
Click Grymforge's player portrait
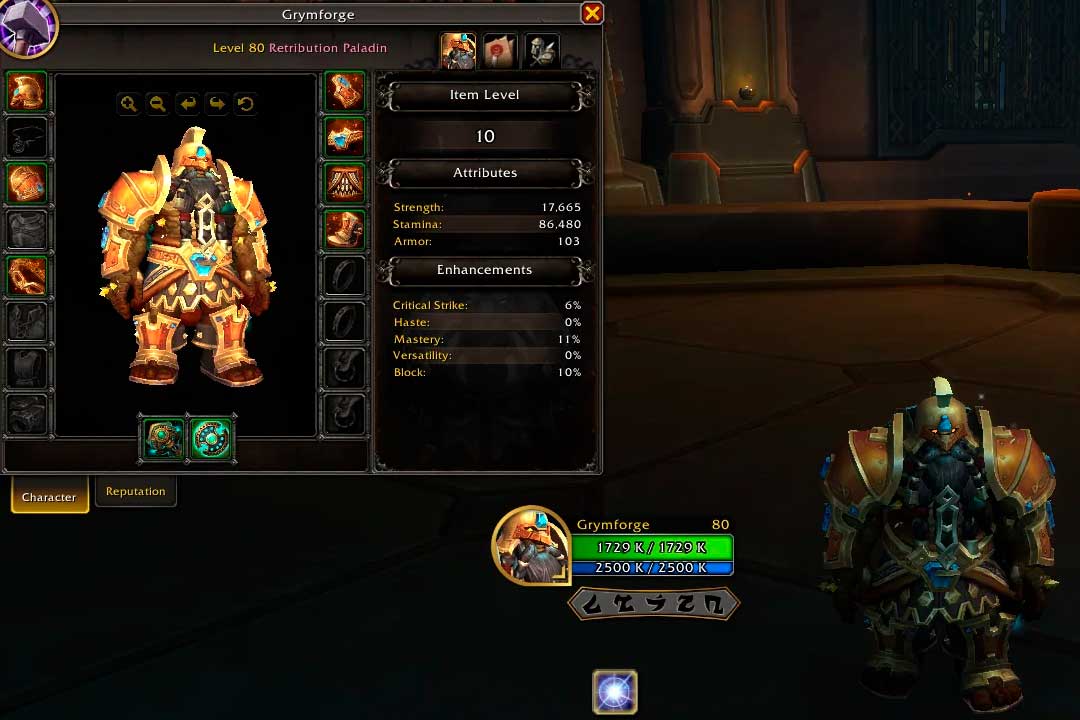pos(531,546)
